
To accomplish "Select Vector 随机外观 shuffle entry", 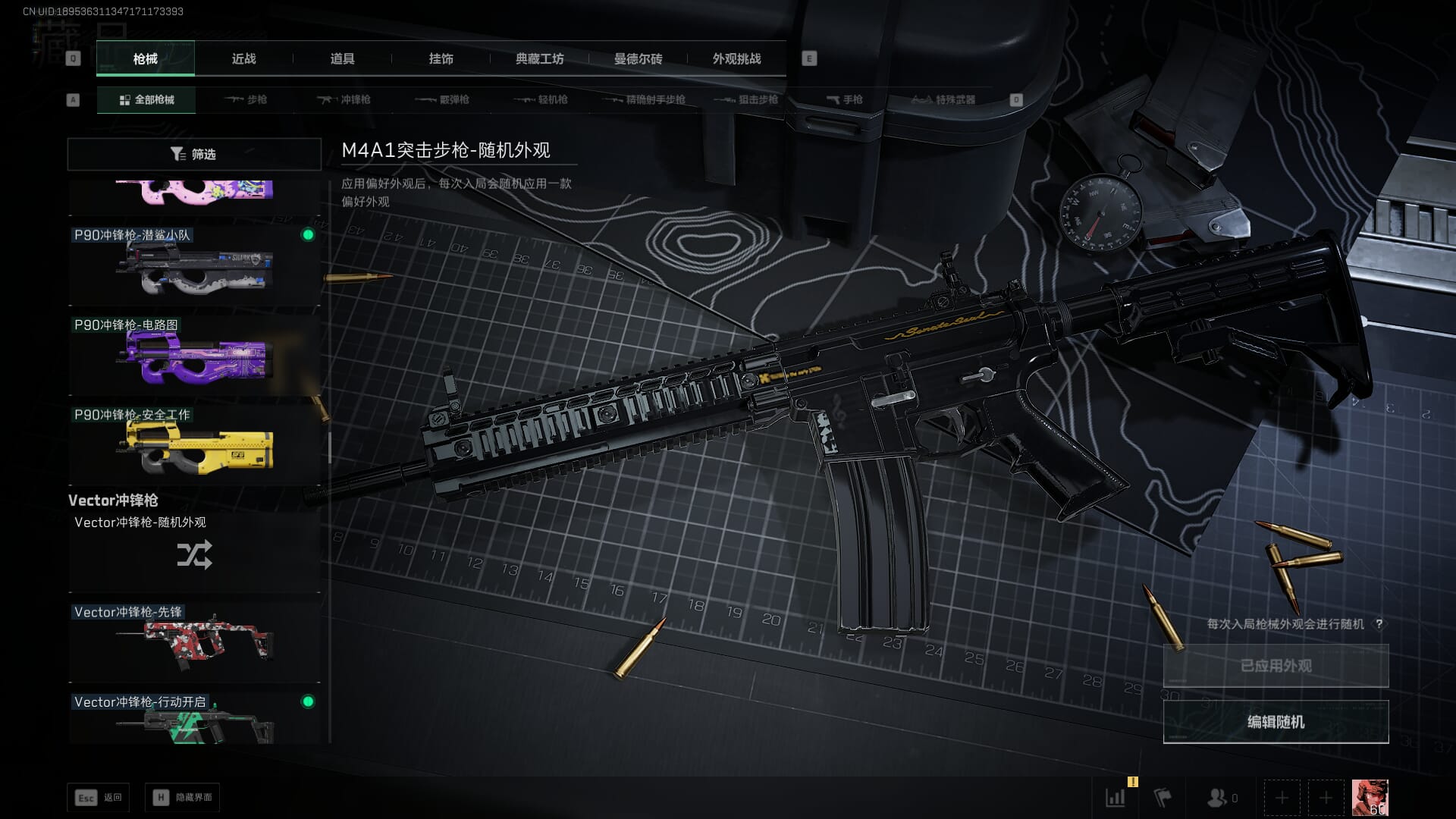I will [x=194, y=550].
